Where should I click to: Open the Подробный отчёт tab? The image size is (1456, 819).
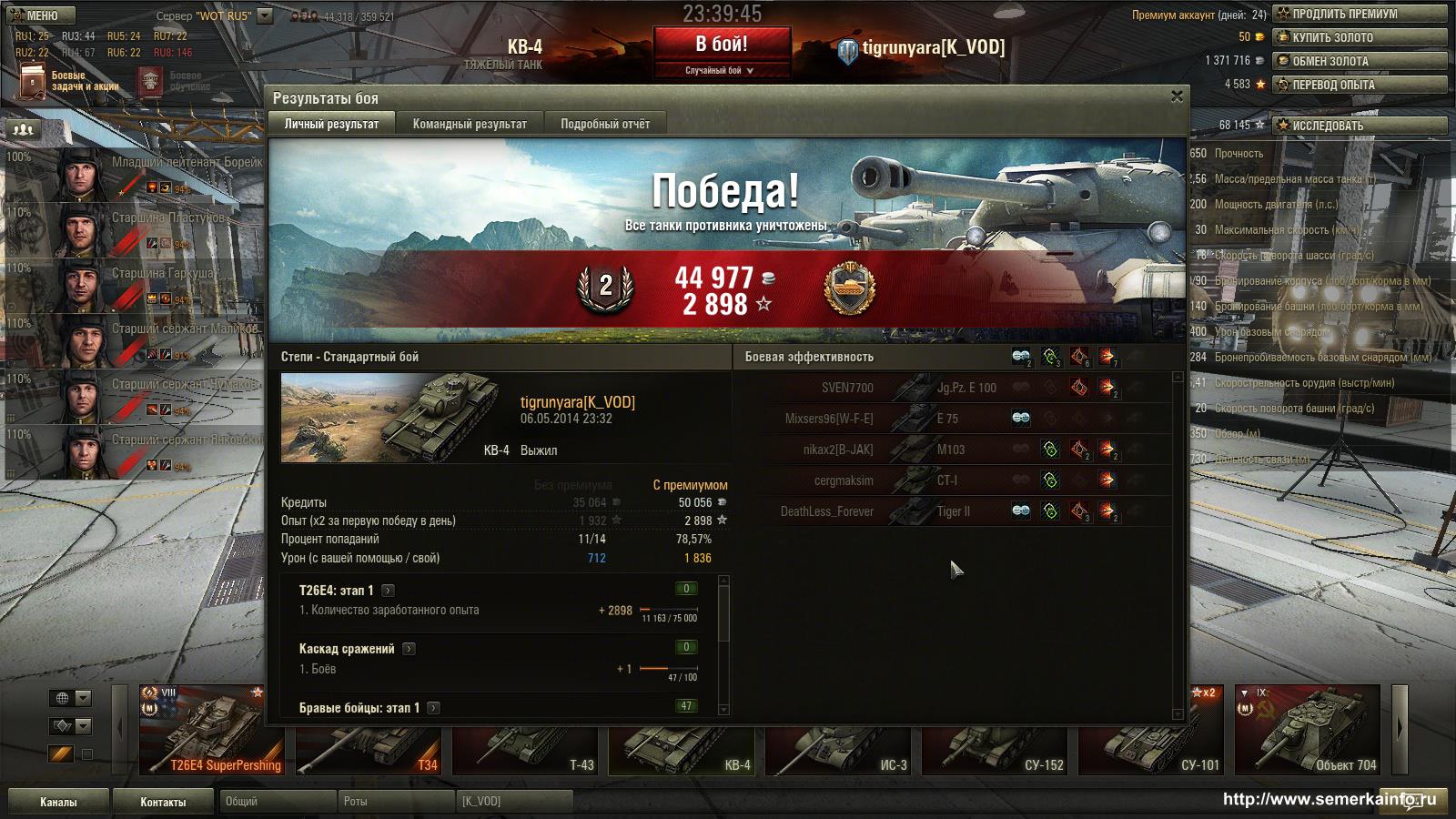(605, 124)
